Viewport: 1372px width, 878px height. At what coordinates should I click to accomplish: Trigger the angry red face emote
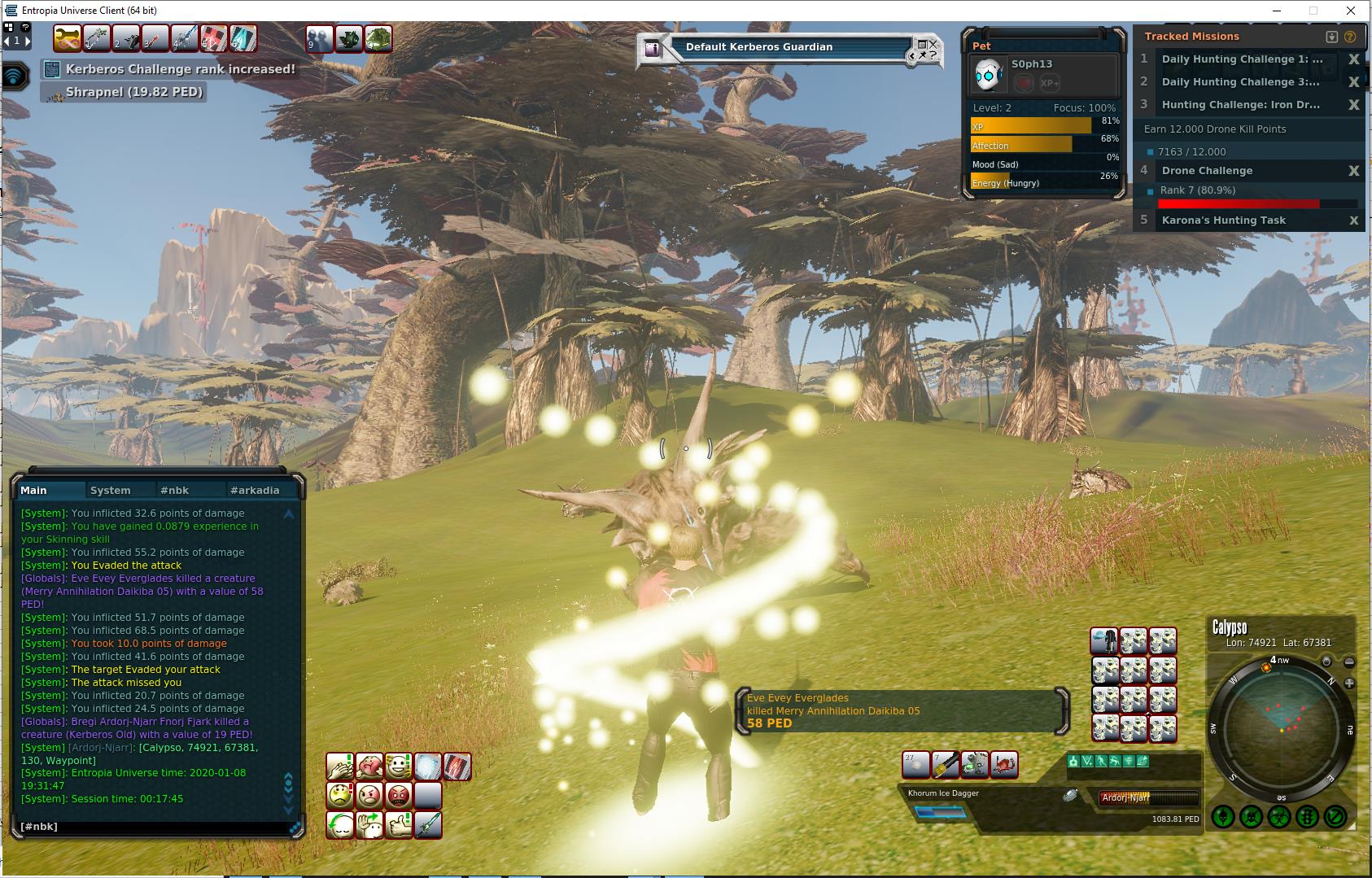399,795
